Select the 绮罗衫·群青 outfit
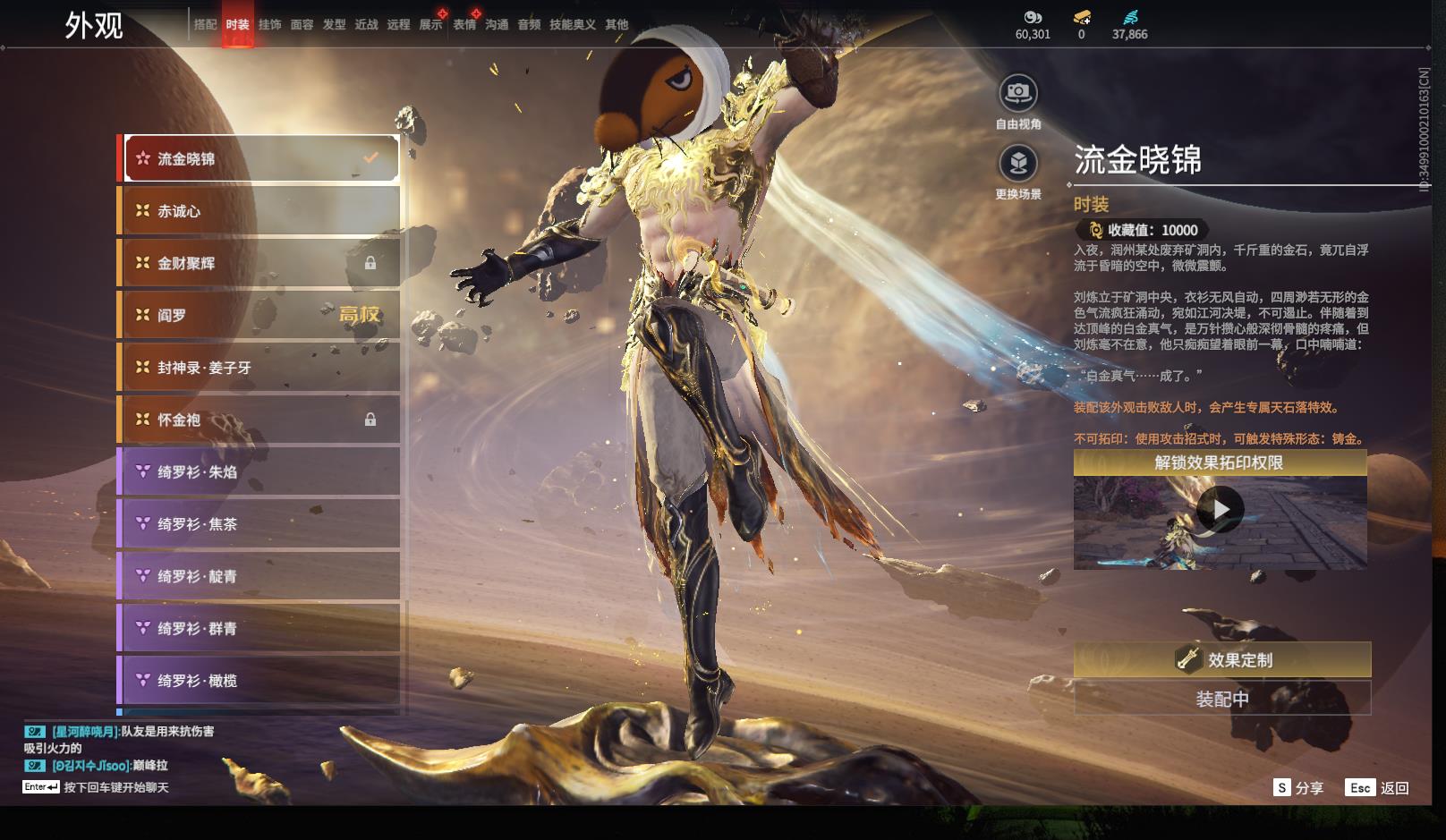This screenshot has width=1446, height=840. click(260, 629)
